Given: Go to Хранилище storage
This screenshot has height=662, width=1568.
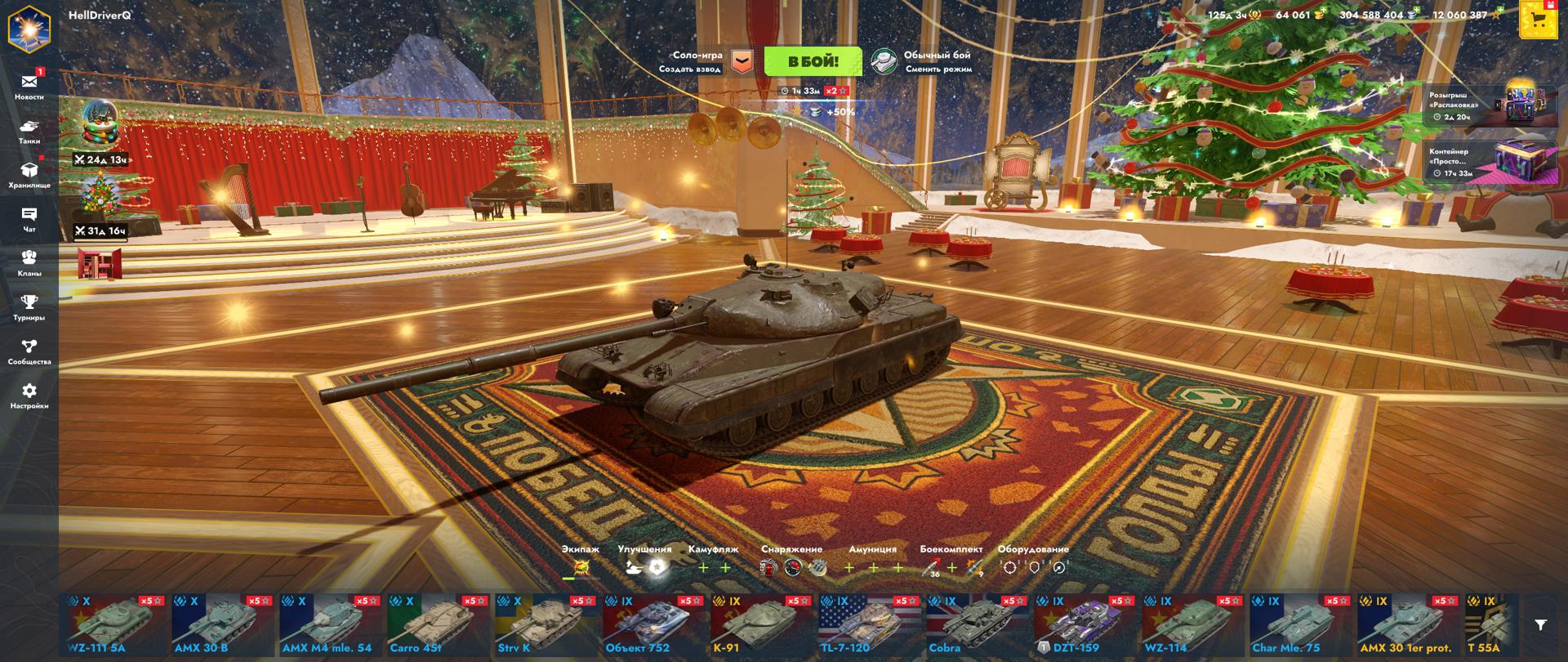Looking at the screenshot, I should point(29,174).
